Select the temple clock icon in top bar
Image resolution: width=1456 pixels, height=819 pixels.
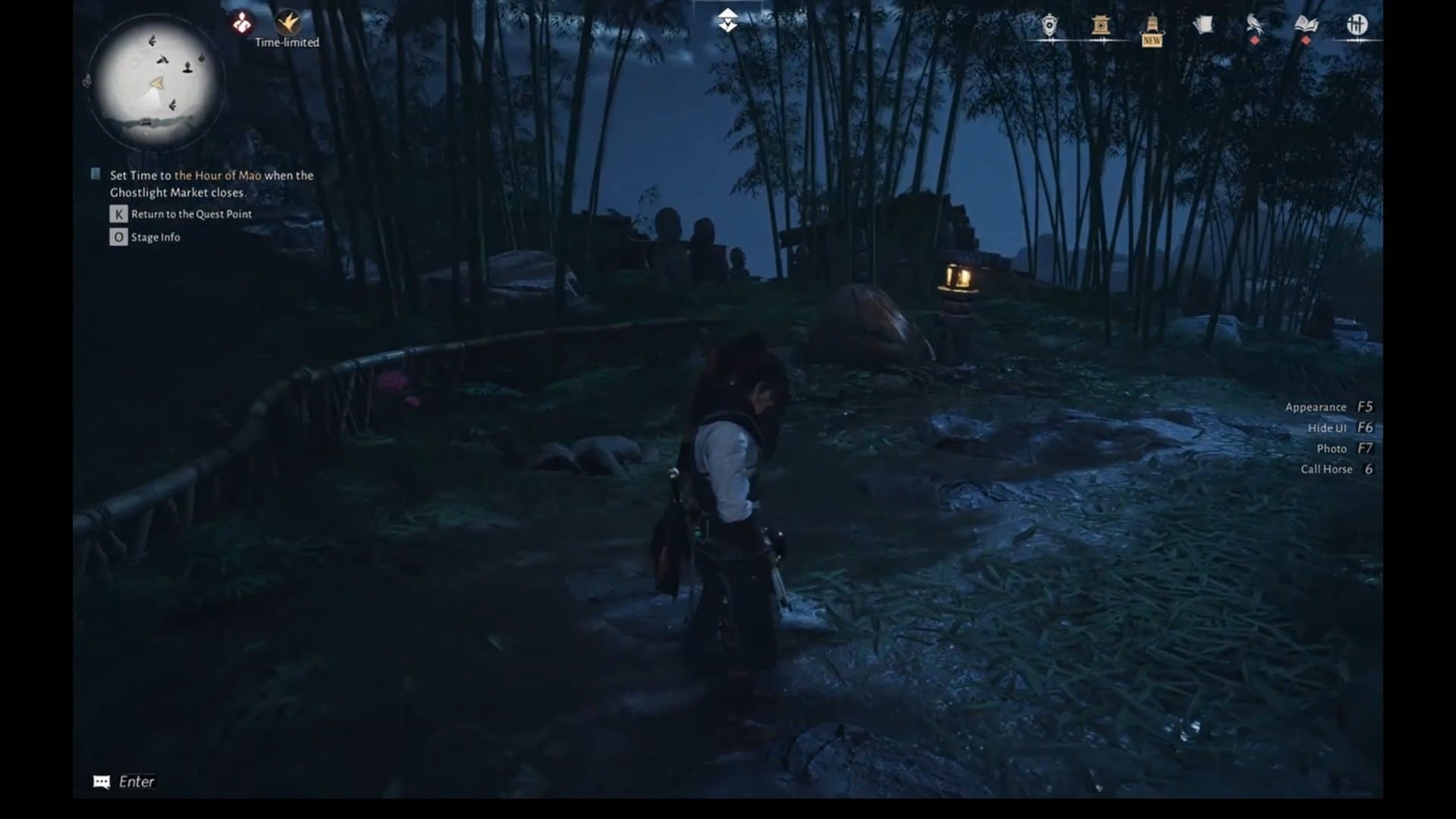point(1100,27)
